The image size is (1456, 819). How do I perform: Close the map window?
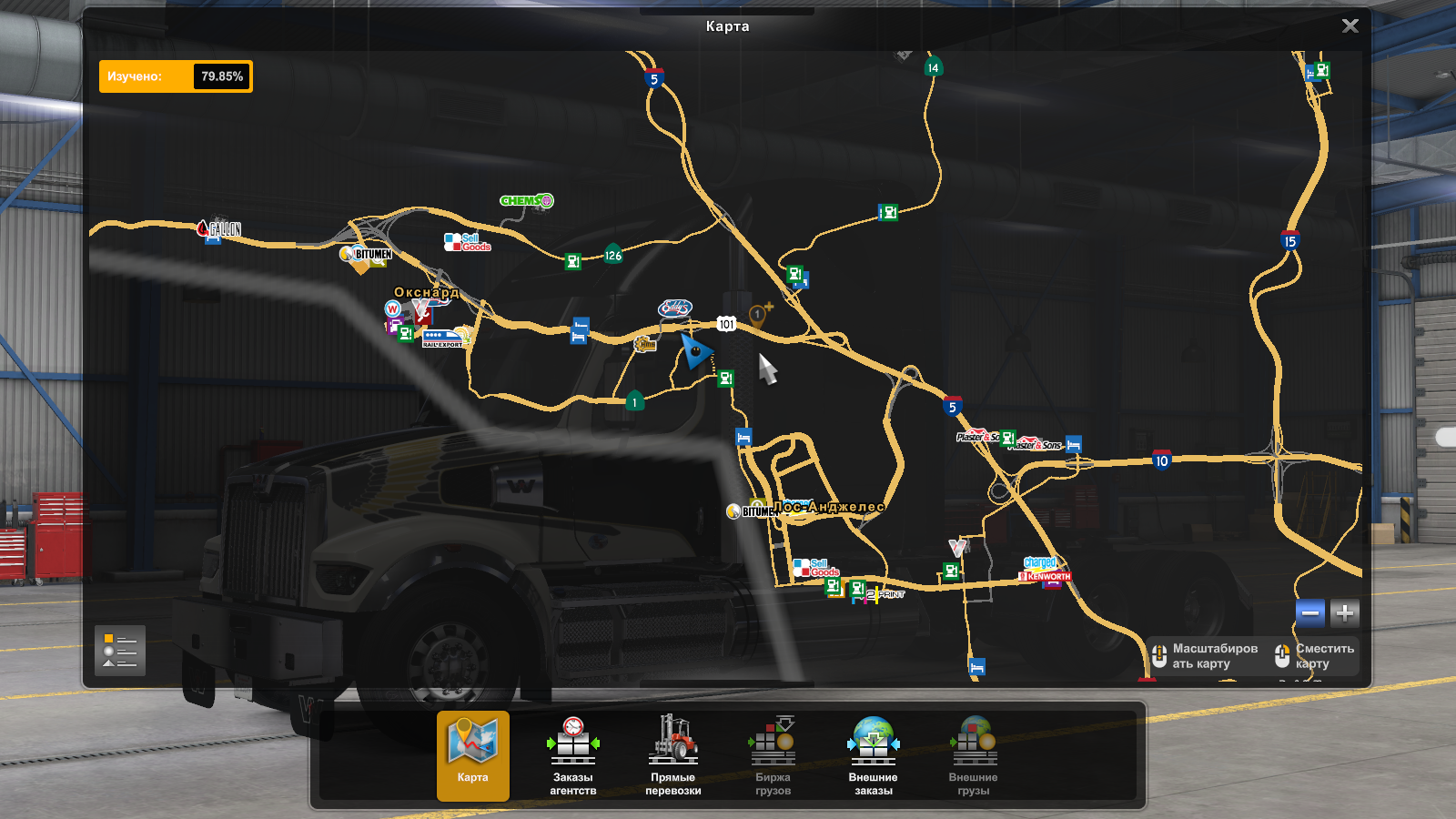click(x=1350, y=26)
